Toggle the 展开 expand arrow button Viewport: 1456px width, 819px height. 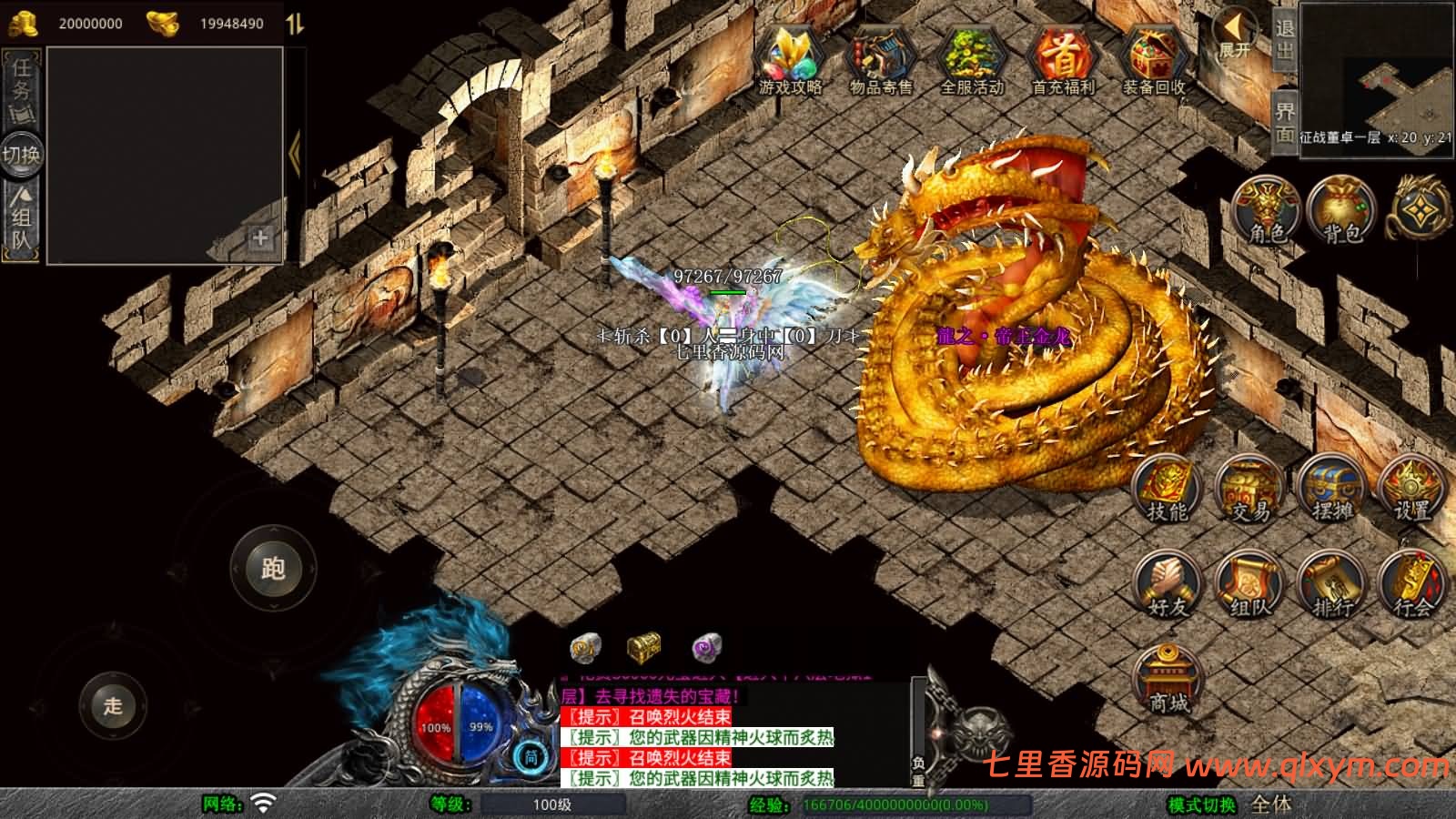1236,35
